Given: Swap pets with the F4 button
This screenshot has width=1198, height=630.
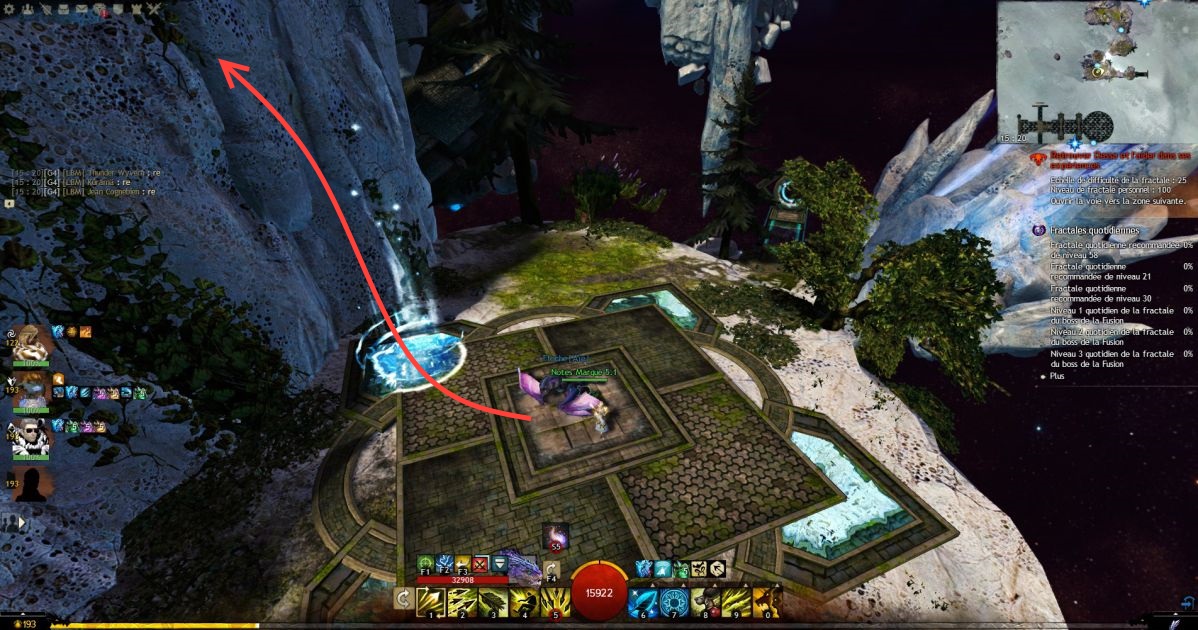Looking at the screenshot, I should pos(553,570).
